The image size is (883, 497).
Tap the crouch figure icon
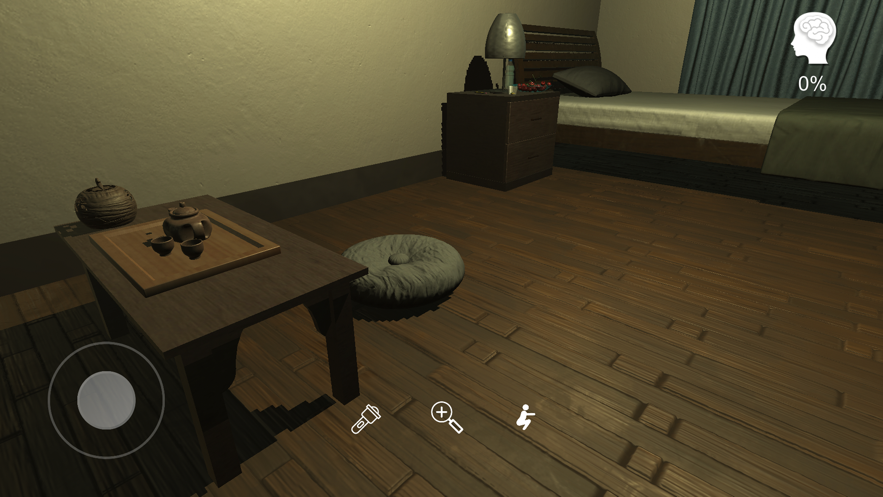coord(524,417)
